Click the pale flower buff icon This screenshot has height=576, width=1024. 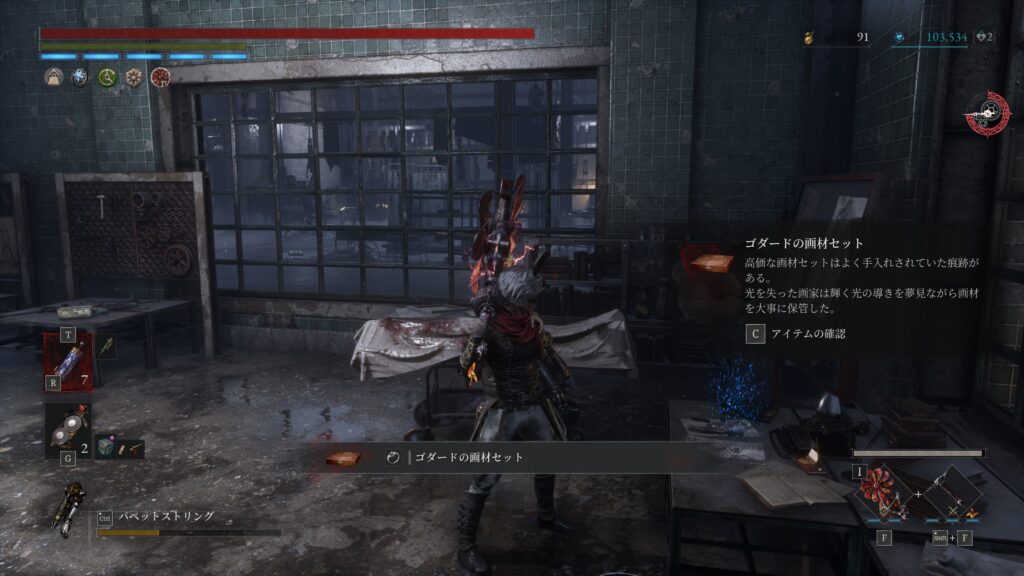pyautogui.click(x=134, y=77)
